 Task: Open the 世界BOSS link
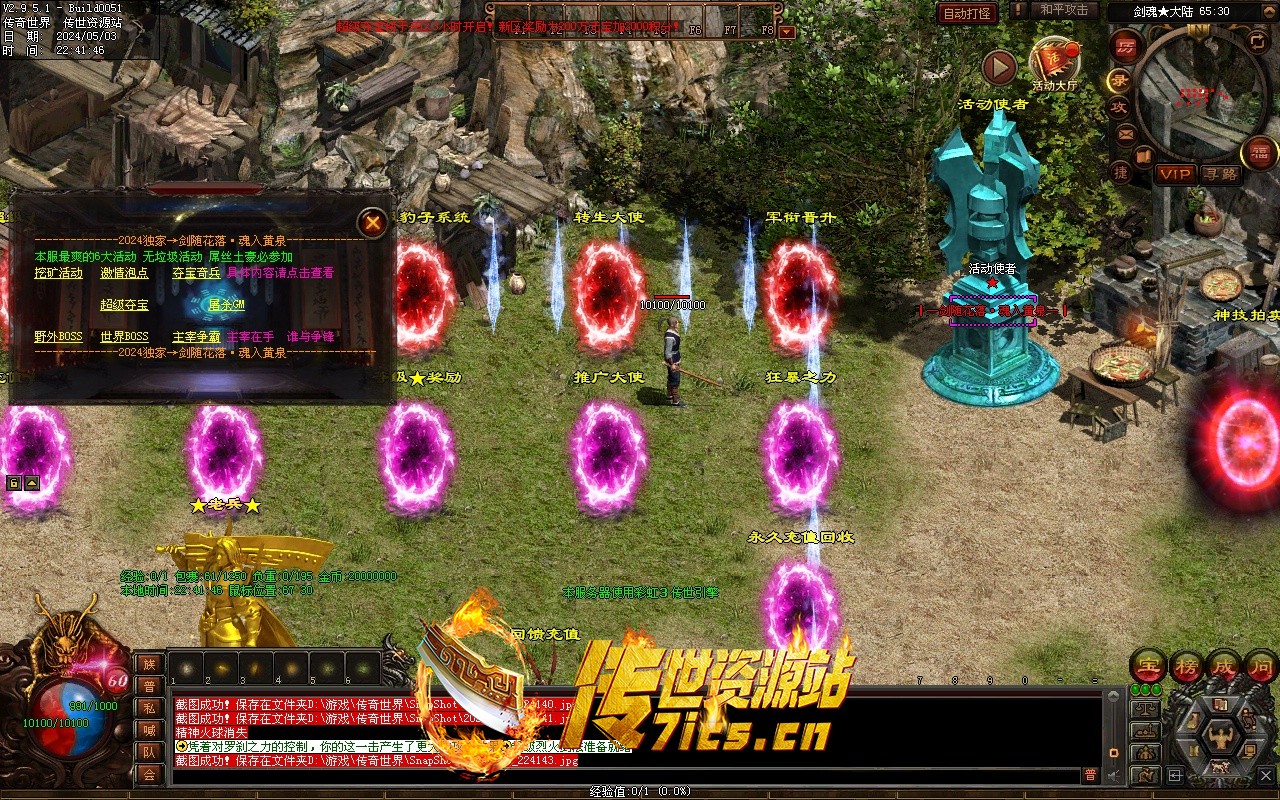point(124,337)
